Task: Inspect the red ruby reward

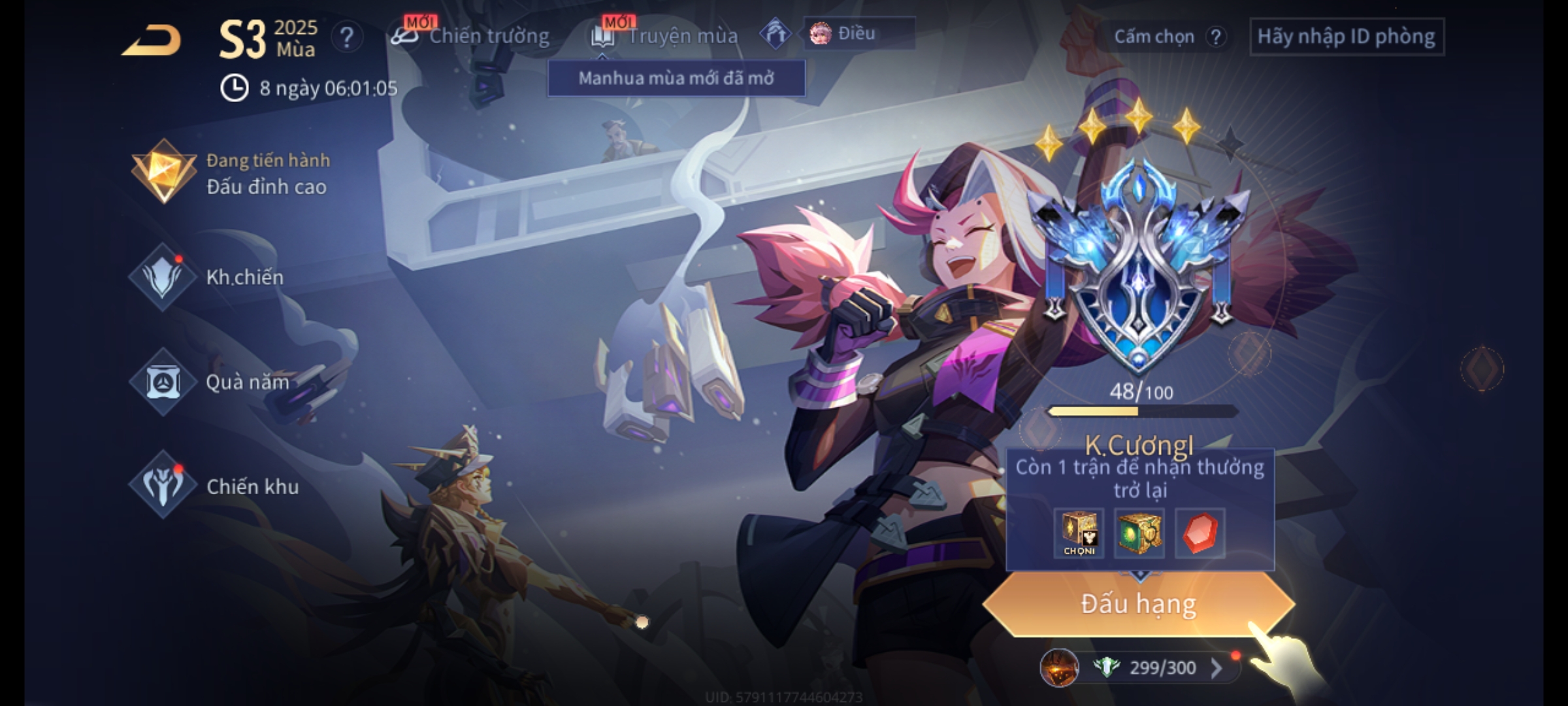Action: point(1200,533)
